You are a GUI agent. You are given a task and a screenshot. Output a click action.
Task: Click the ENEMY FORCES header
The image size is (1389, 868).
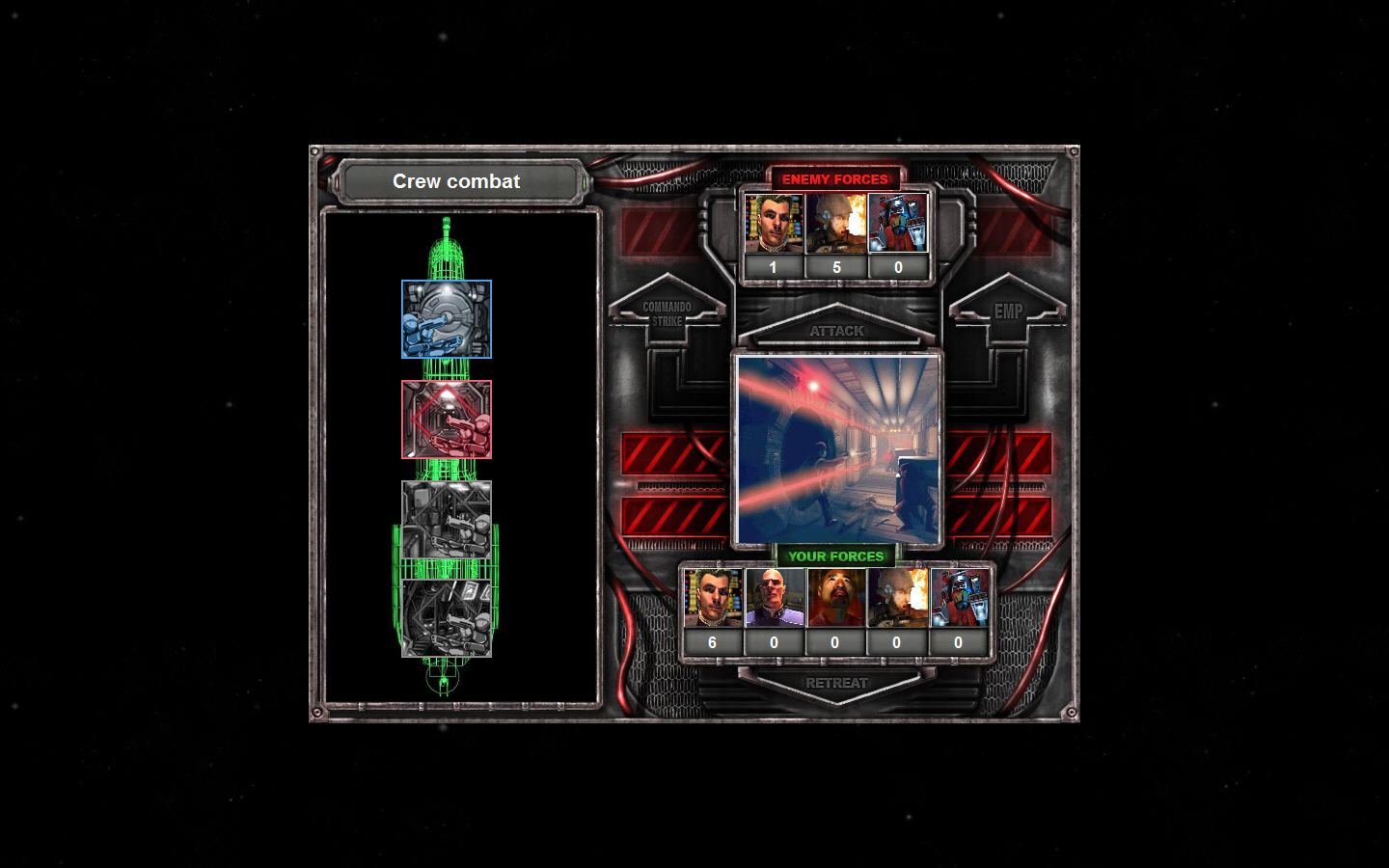click(x=837, y=178)
